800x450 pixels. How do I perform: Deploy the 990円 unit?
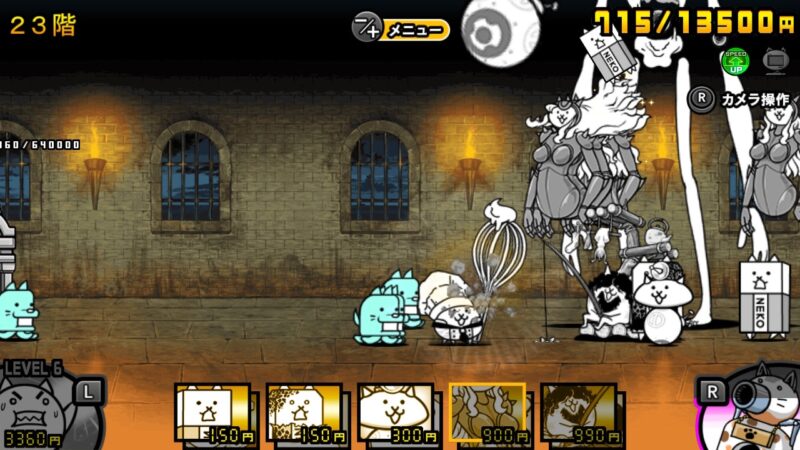(579, 413)
